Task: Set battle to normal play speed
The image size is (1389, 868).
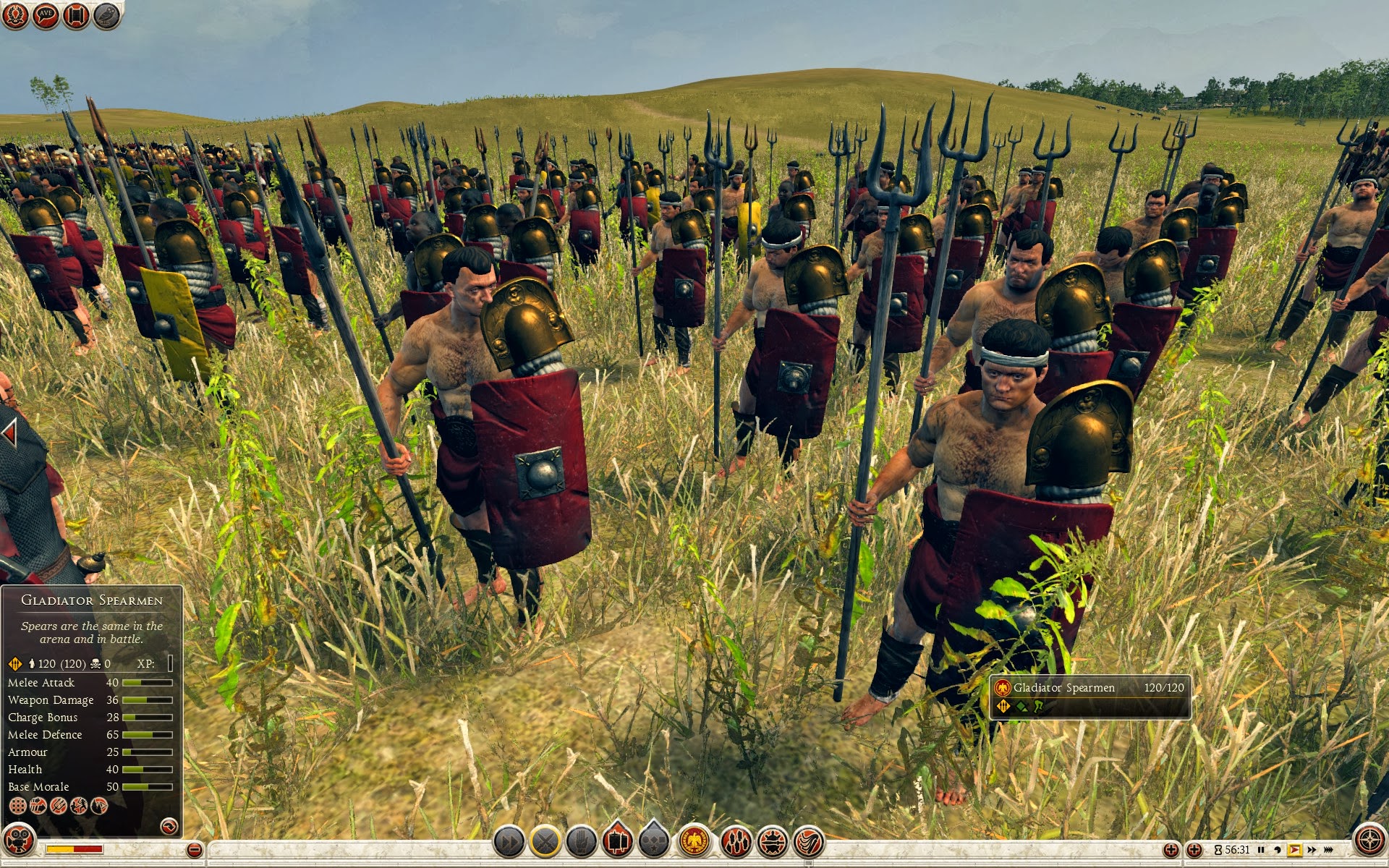Action: coord(1294,849)
